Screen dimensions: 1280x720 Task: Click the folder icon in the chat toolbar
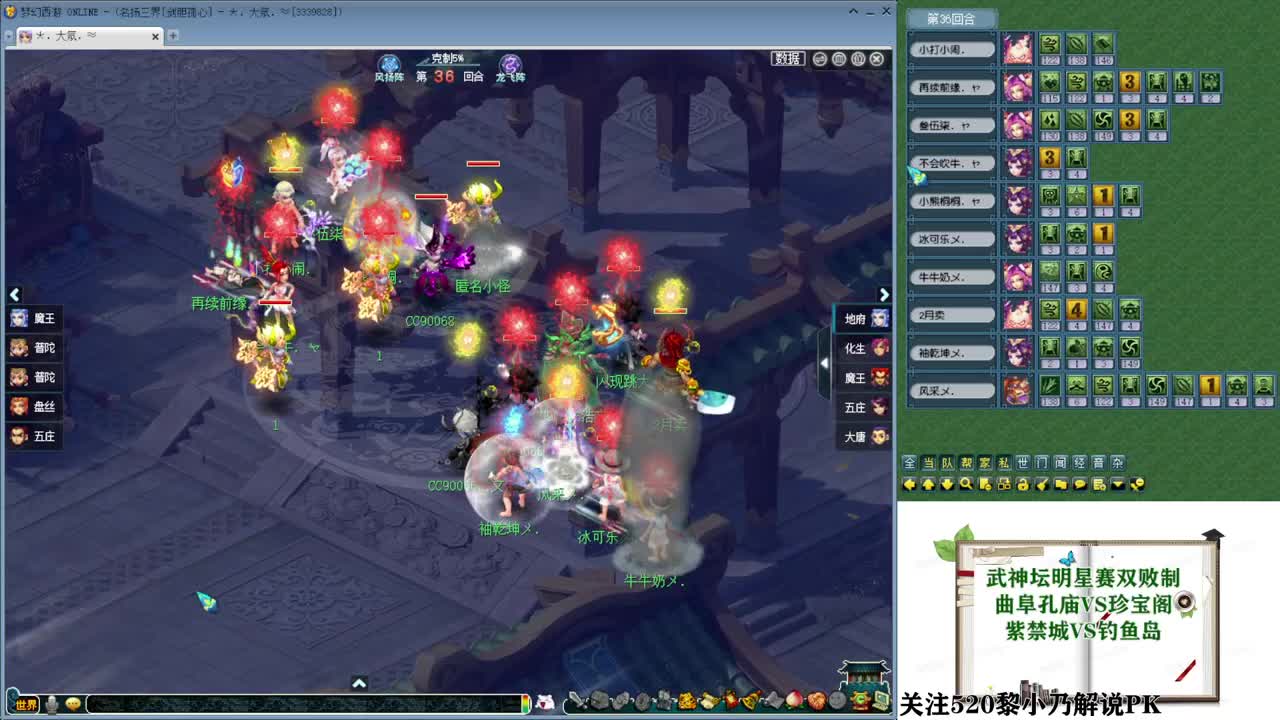pos(1059,485)
